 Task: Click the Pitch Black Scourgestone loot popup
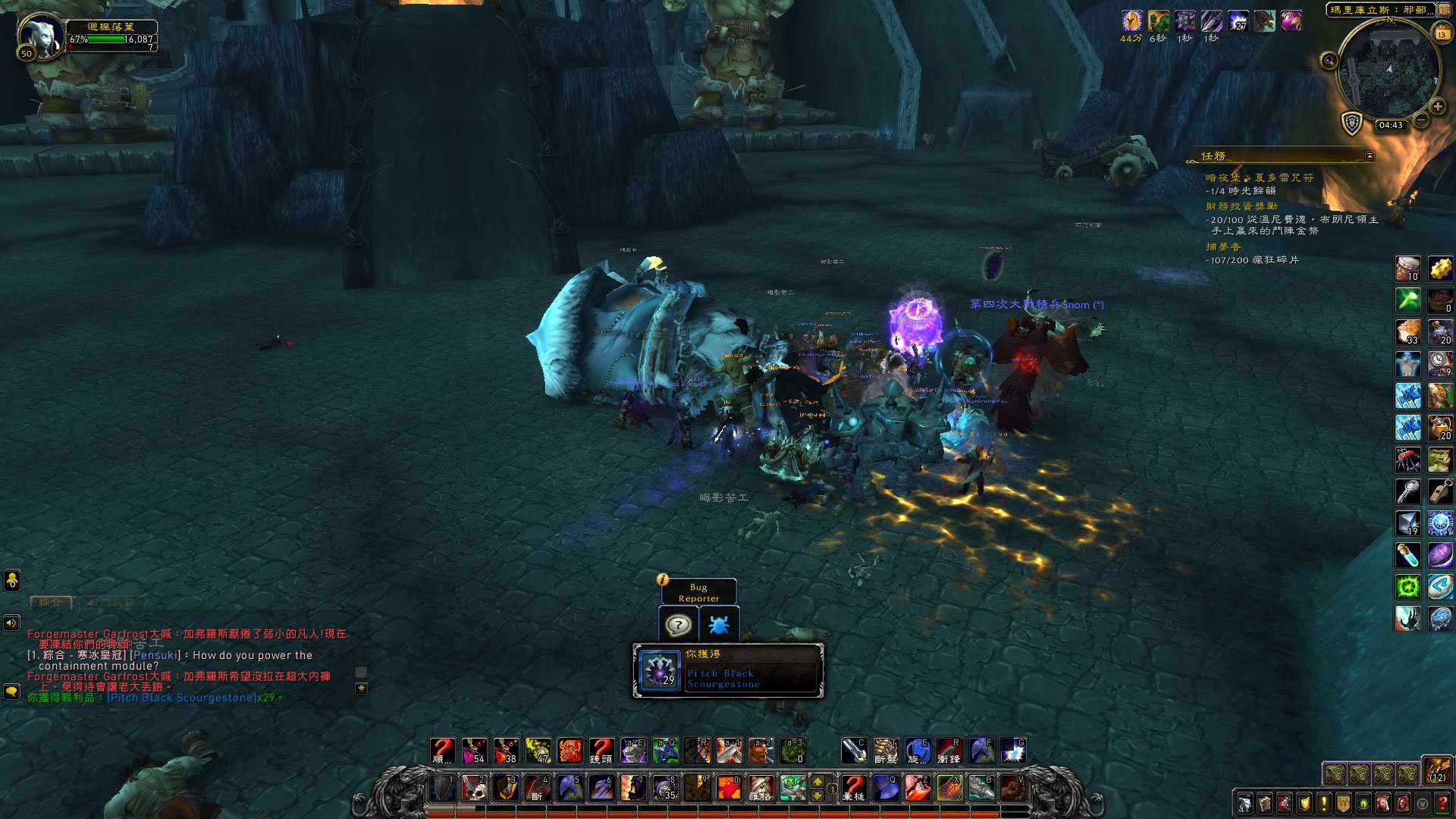[x=728, y=670]
